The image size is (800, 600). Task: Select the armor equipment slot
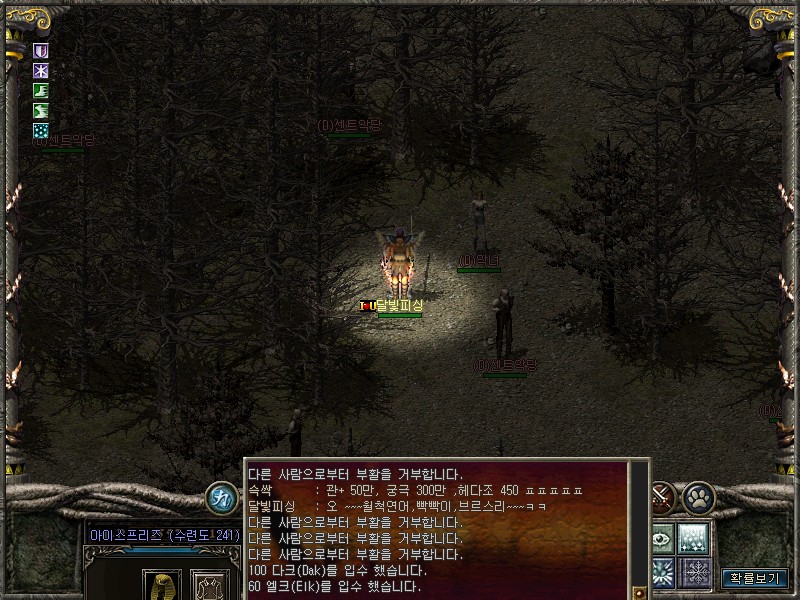pos(210,585)
